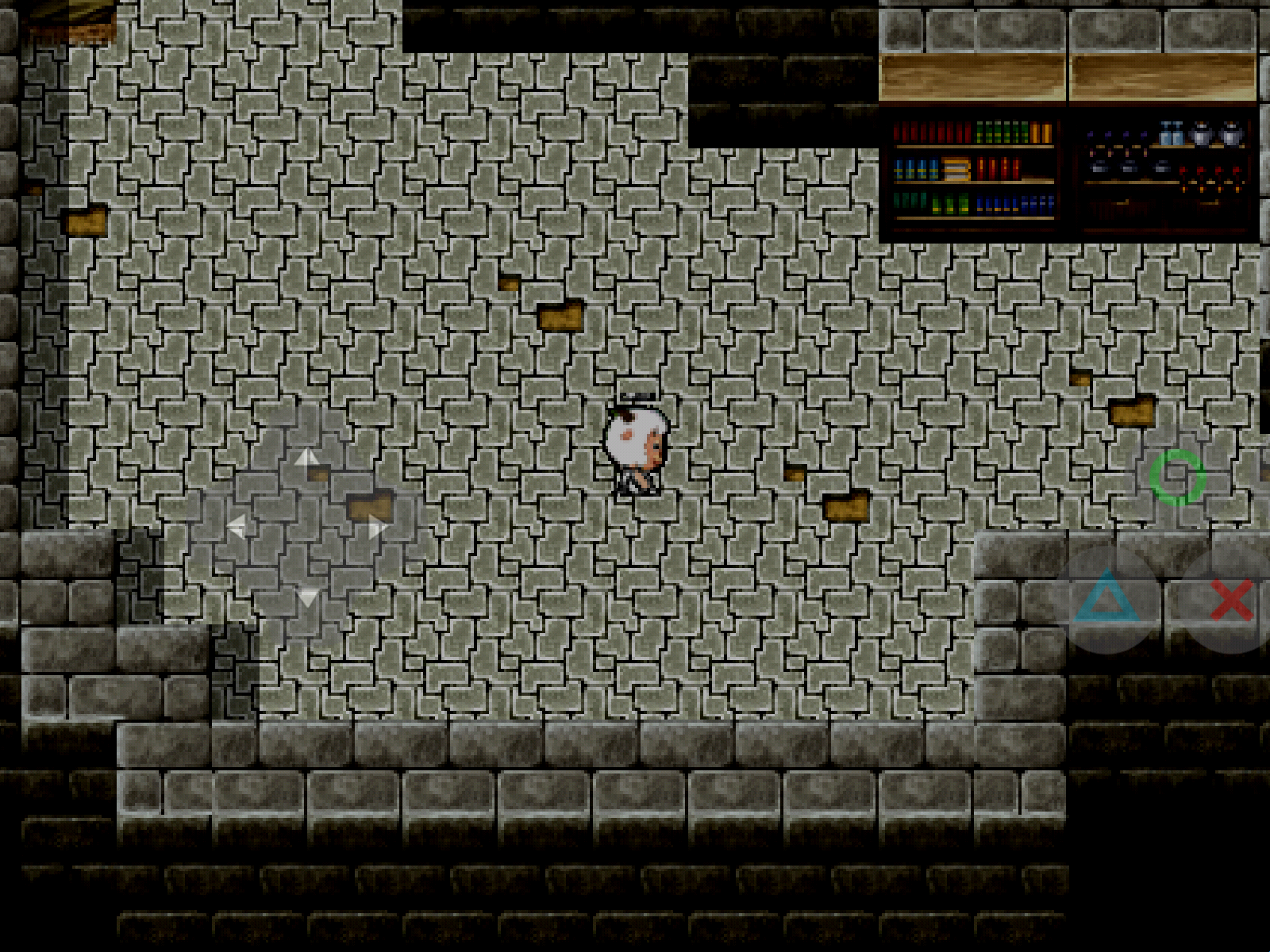Tap the red cross touch button
1270x952 pixels.
click(1231, 599)
